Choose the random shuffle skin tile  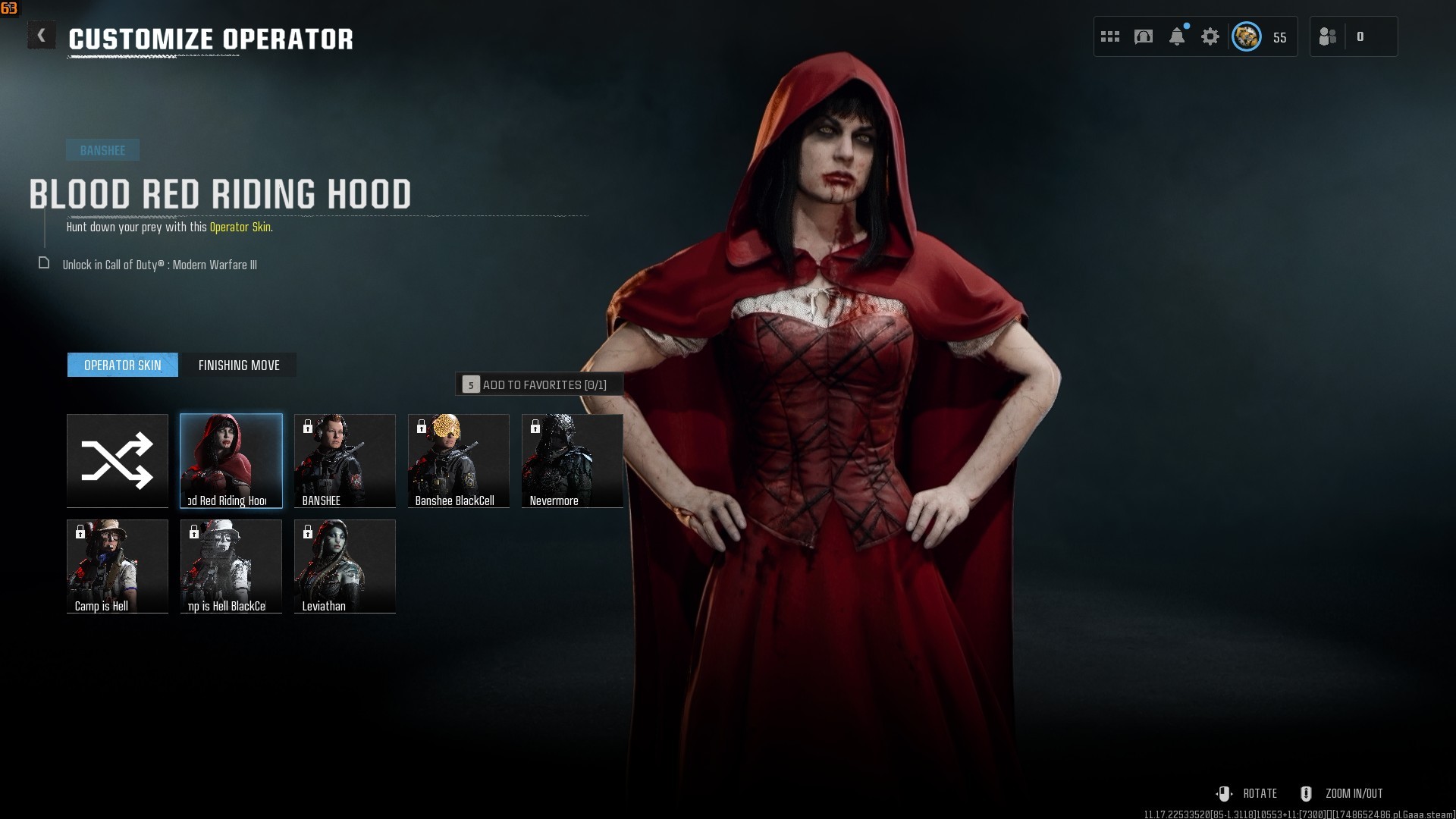click(x=118, y=460)
